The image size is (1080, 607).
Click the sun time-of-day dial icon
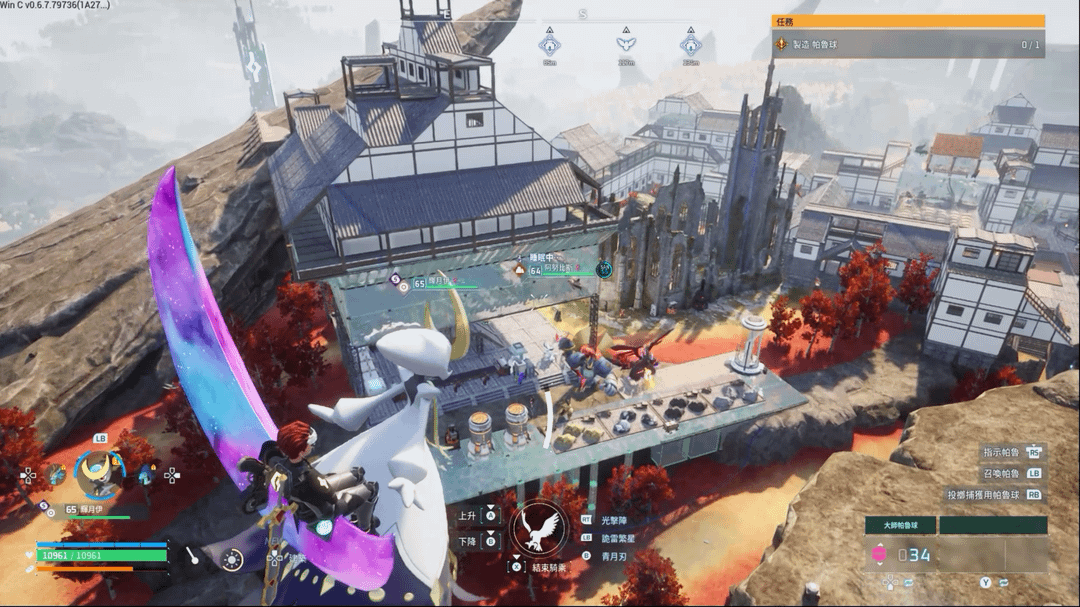click(x=233, y=561)
